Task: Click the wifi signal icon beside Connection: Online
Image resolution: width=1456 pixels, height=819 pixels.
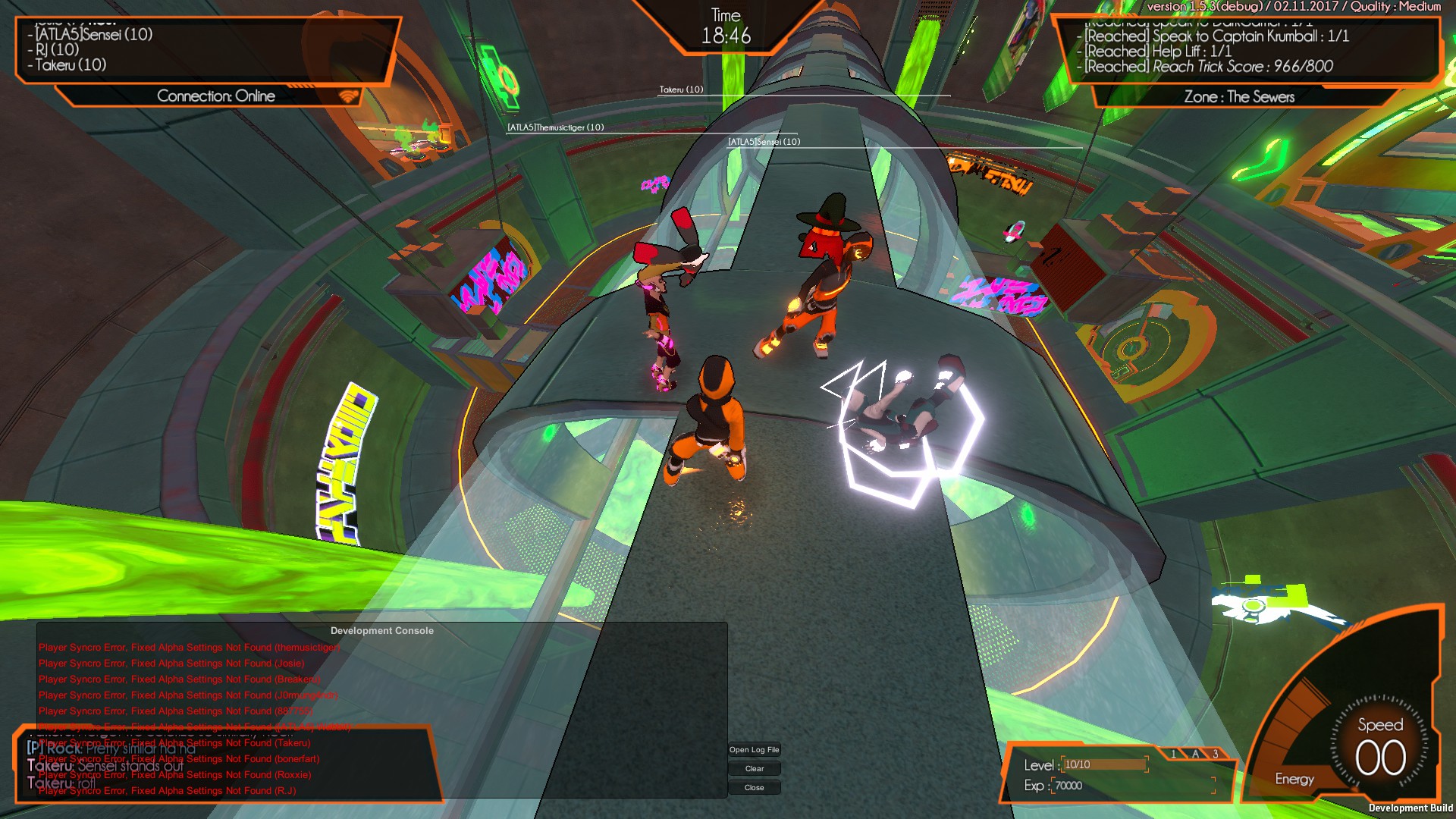Action: [x=347, y=96]
